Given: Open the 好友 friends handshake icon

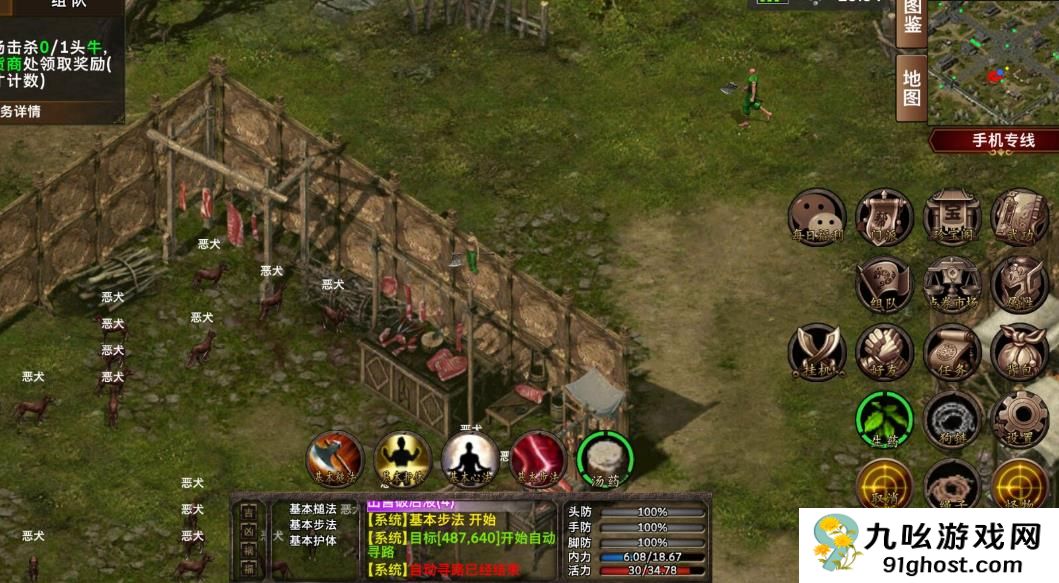Looking at the screenshot, I should coord(884,351).
